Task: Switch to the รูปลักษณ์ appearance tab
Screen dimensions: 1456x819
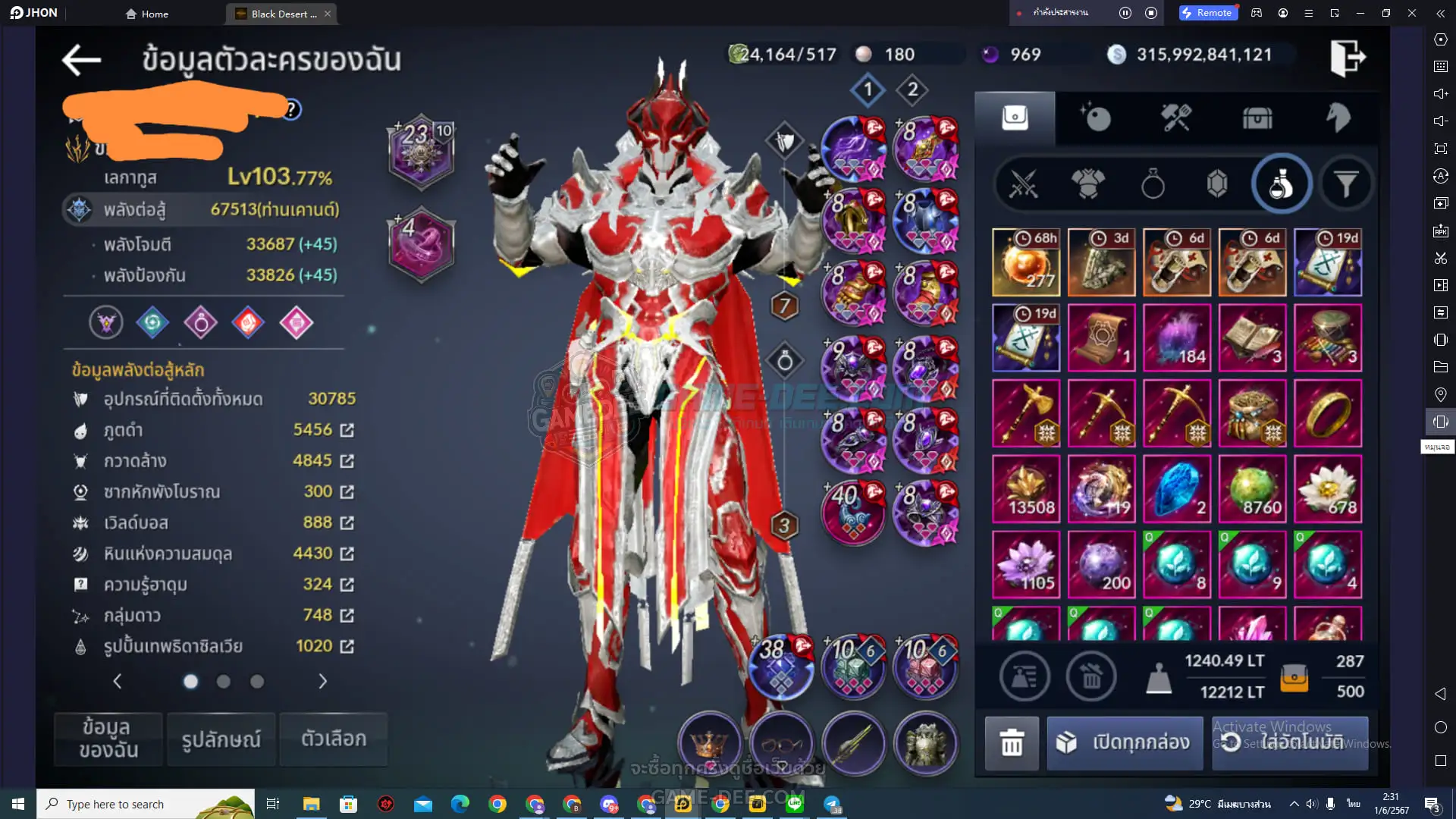Action: click(221, 739)
